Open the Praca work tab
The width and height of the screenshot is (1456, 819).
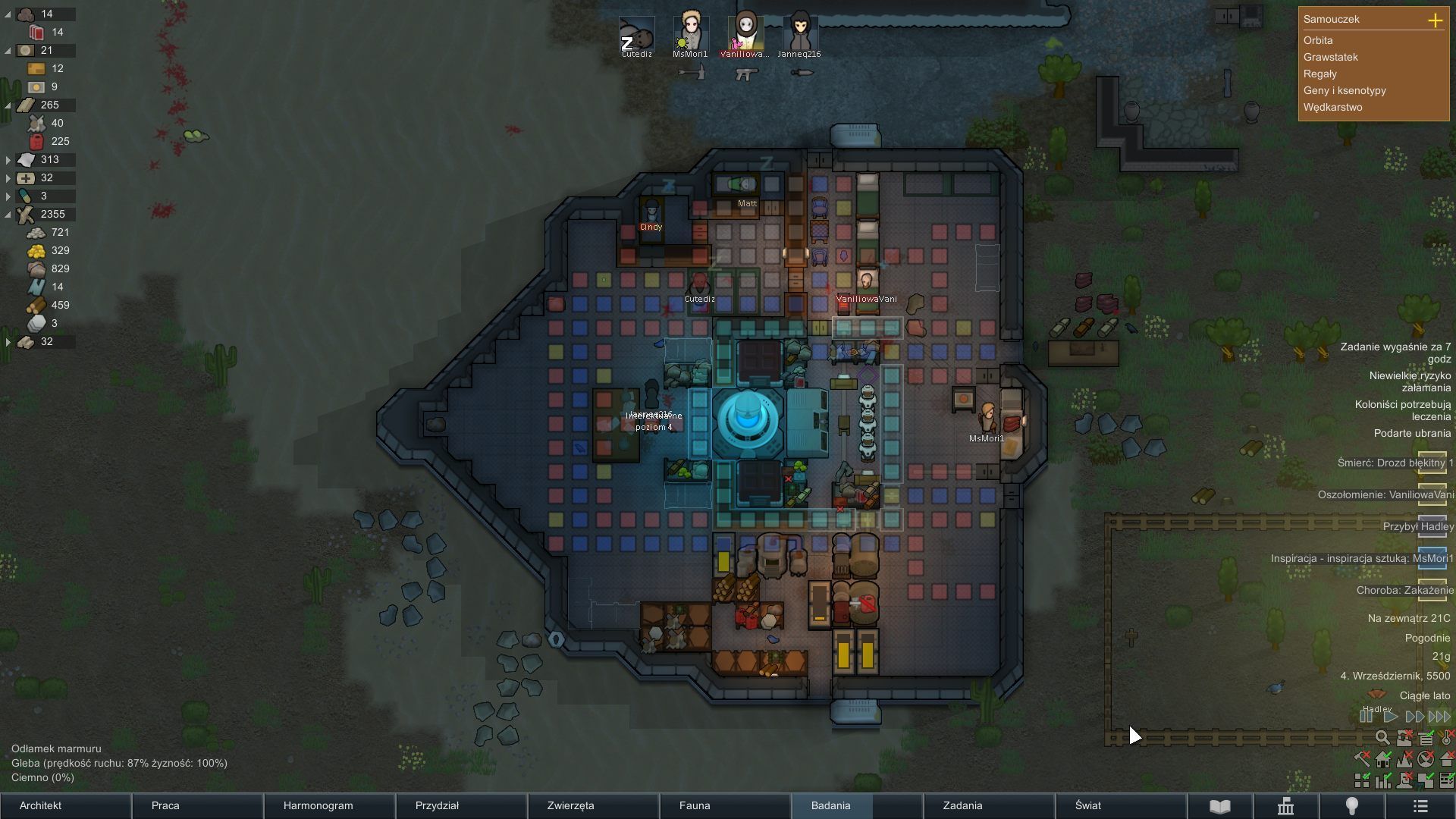[165, 805]
